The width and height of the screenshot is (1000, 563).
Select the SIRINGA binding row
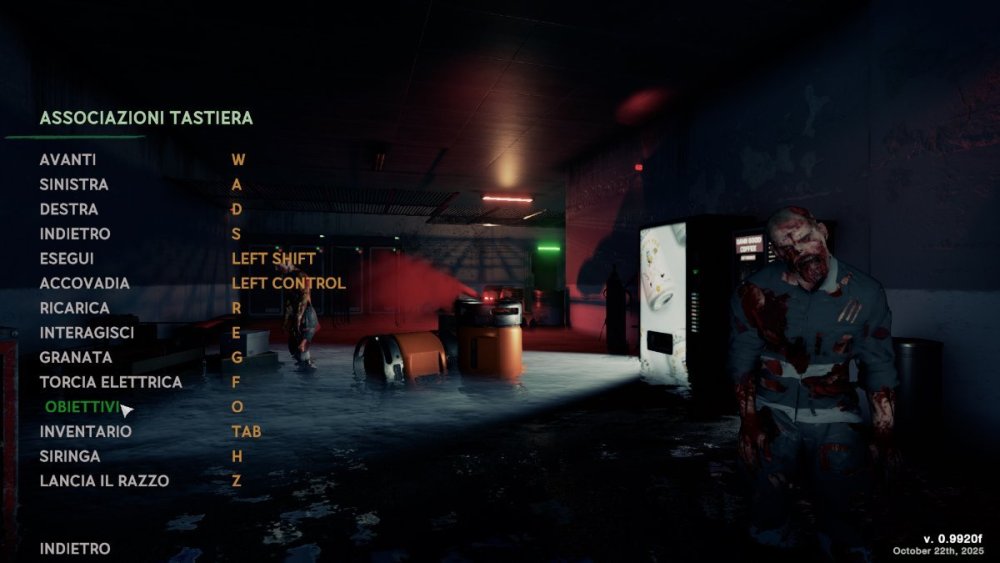[70, 456]
